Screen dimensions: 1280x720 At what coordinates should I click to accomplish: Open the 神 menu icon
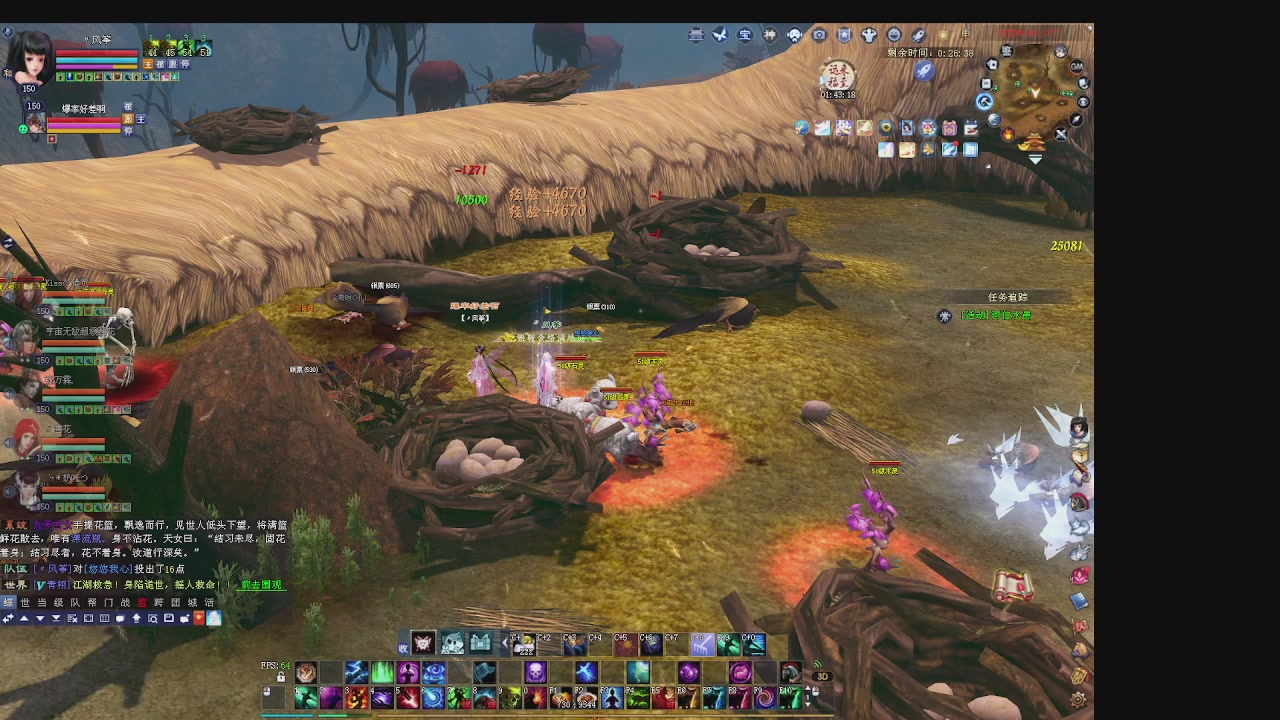770,35
